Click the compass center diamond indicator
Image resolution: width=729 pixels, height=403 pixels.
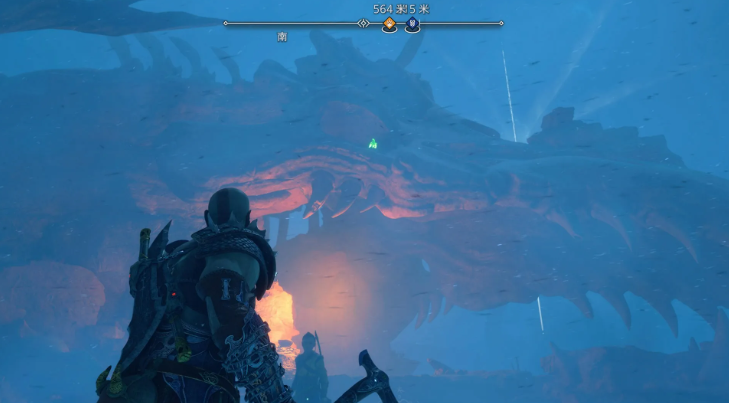pos(364,23)
